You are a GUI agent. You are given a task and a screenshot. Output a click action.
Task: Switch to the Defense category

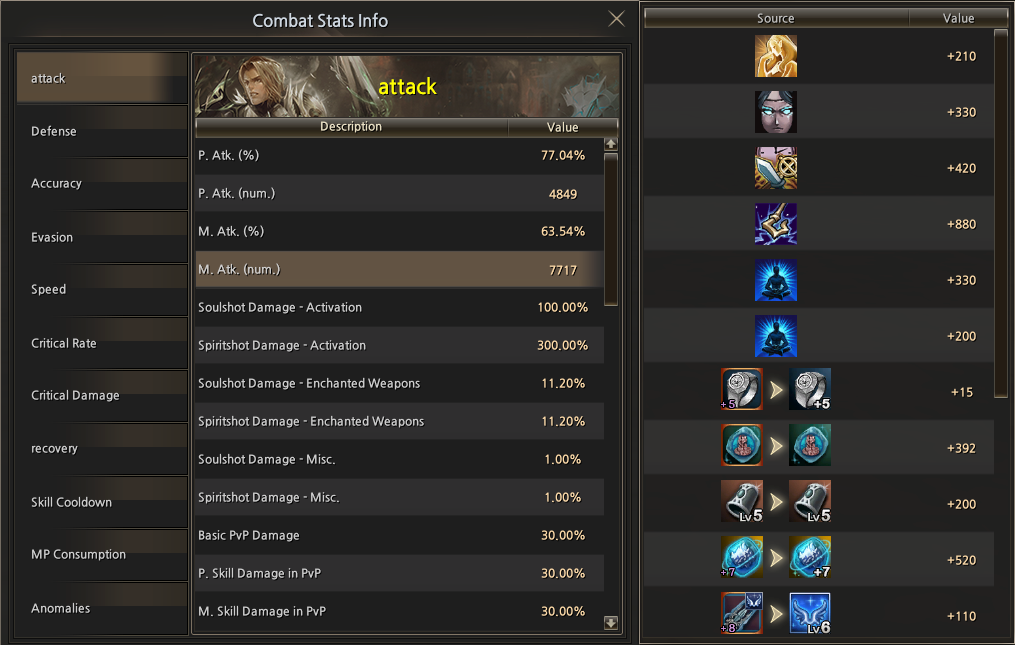(102, 131)
